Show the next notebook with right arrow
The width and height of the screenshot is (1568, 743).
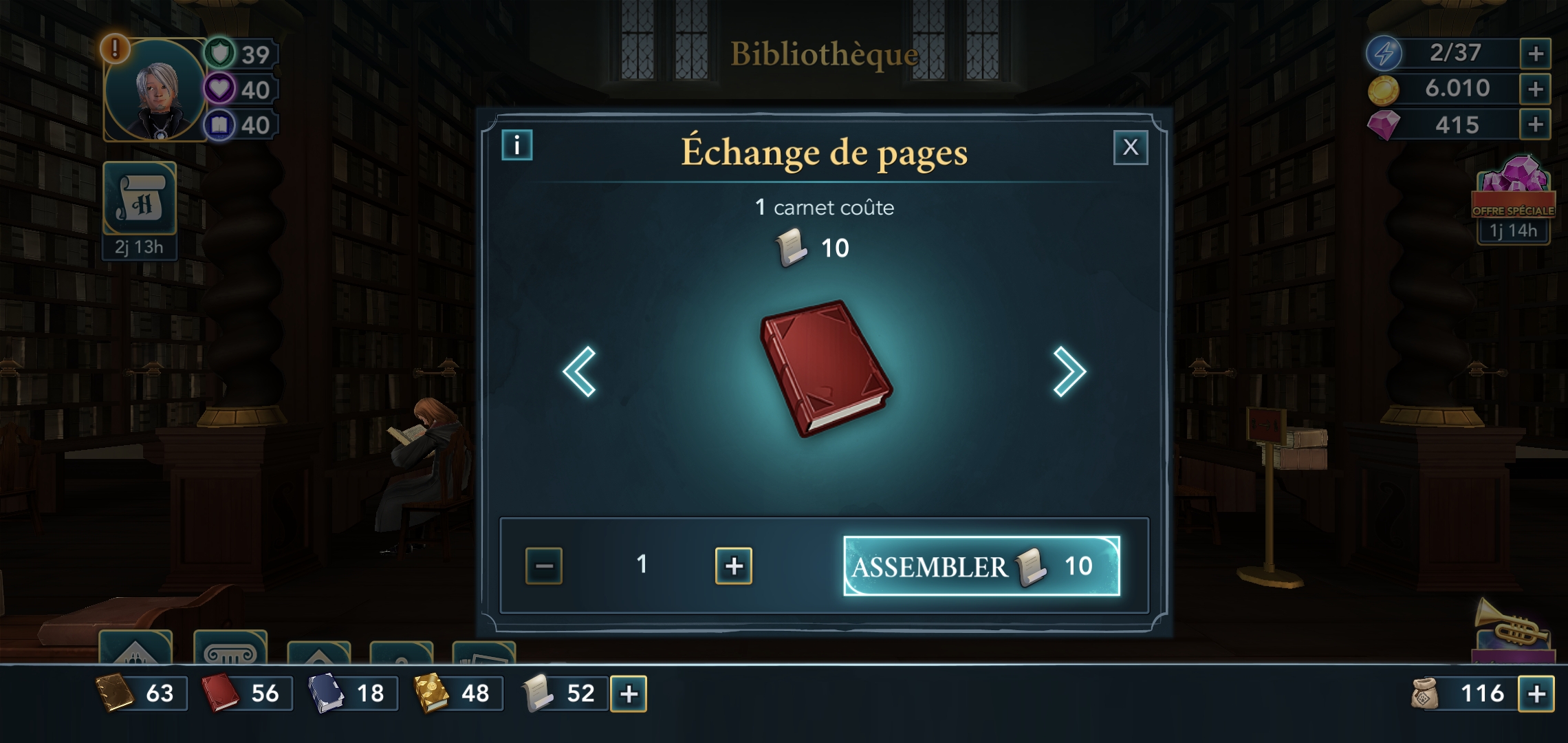point(1069,371)
